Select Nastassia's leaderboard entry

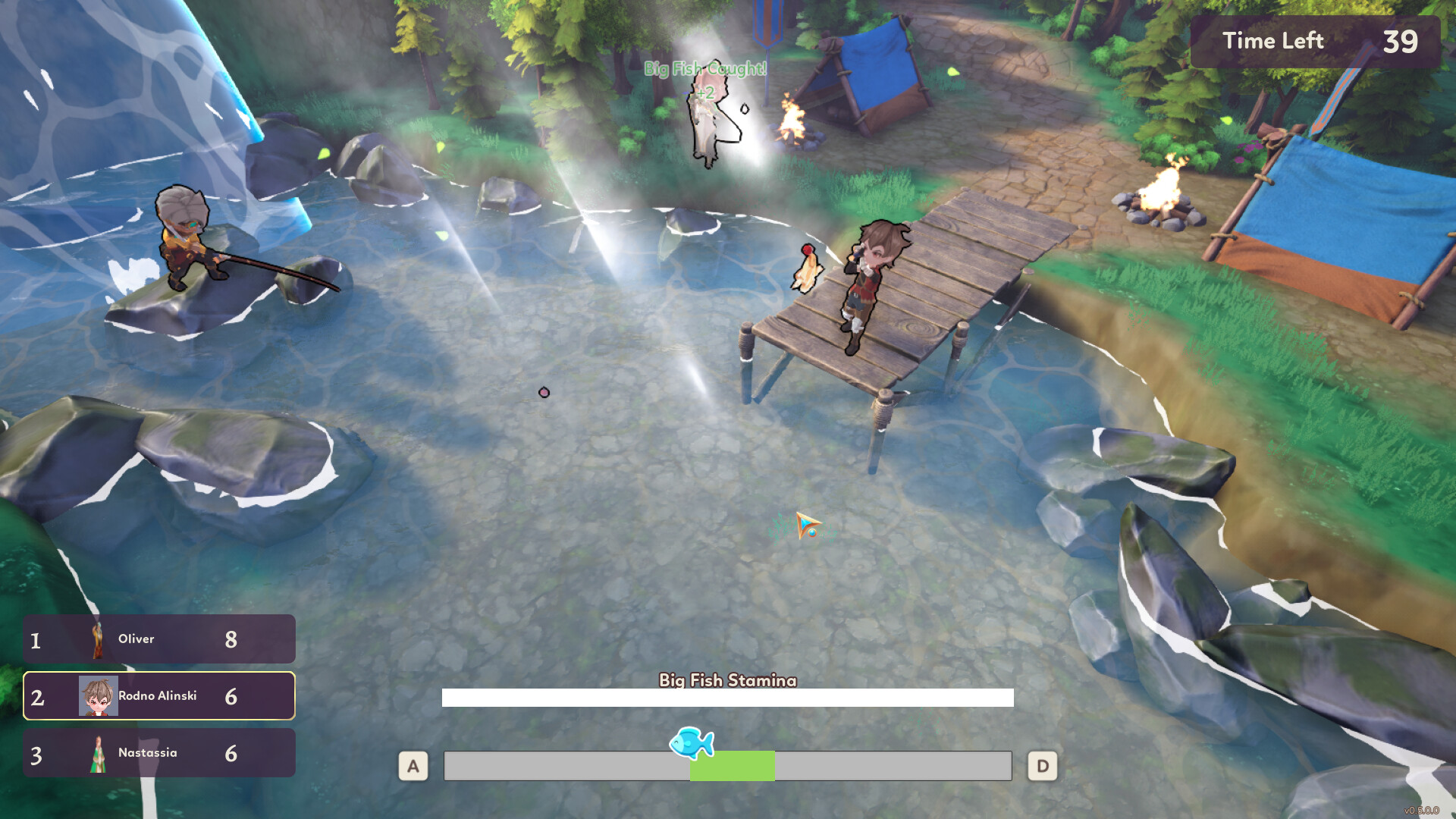[x=158, y=752]
